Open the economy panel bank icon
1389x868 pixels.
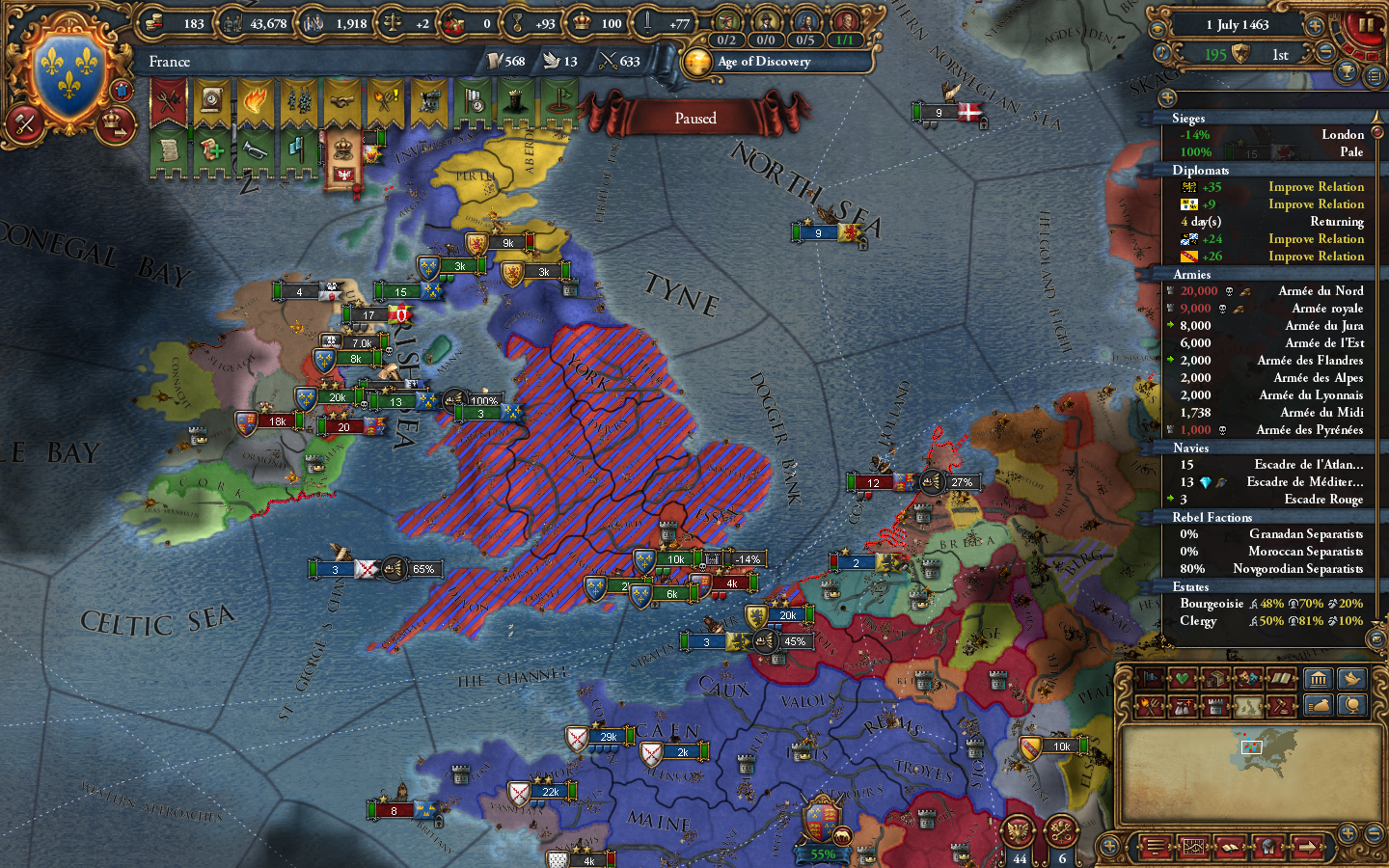1321,680
